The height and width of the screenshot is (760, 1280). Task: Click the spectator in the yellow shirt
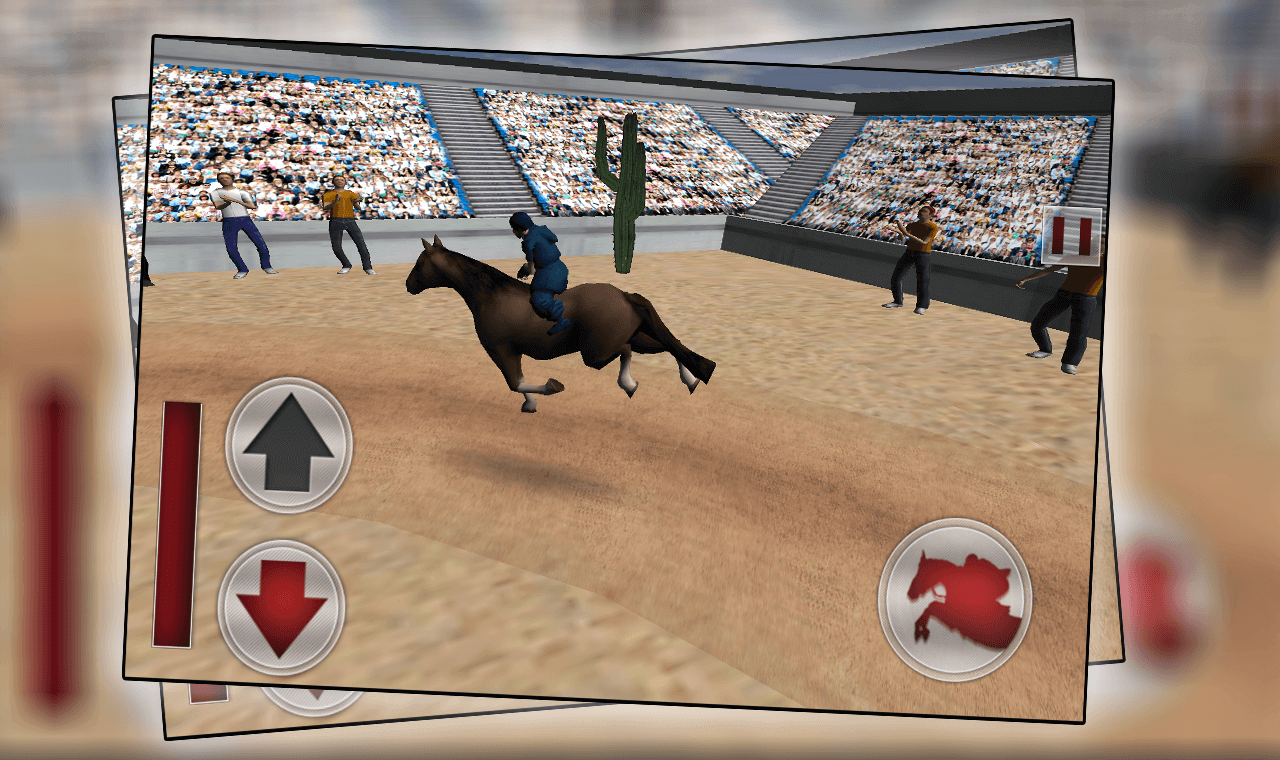click(x=344, y=220)
